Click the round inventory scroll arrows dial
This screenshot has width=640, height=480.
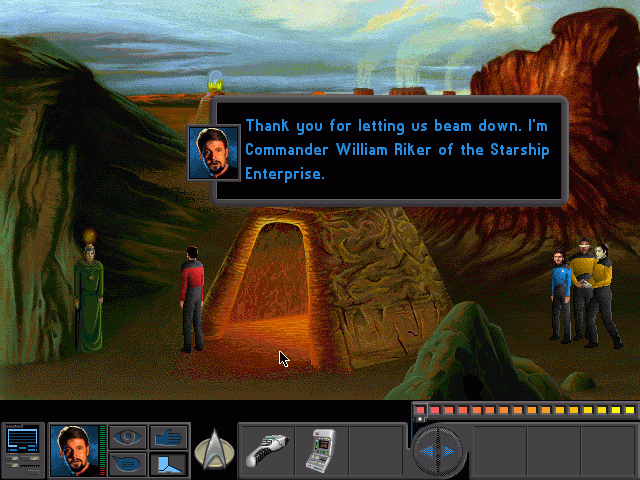tap(438, 451)
